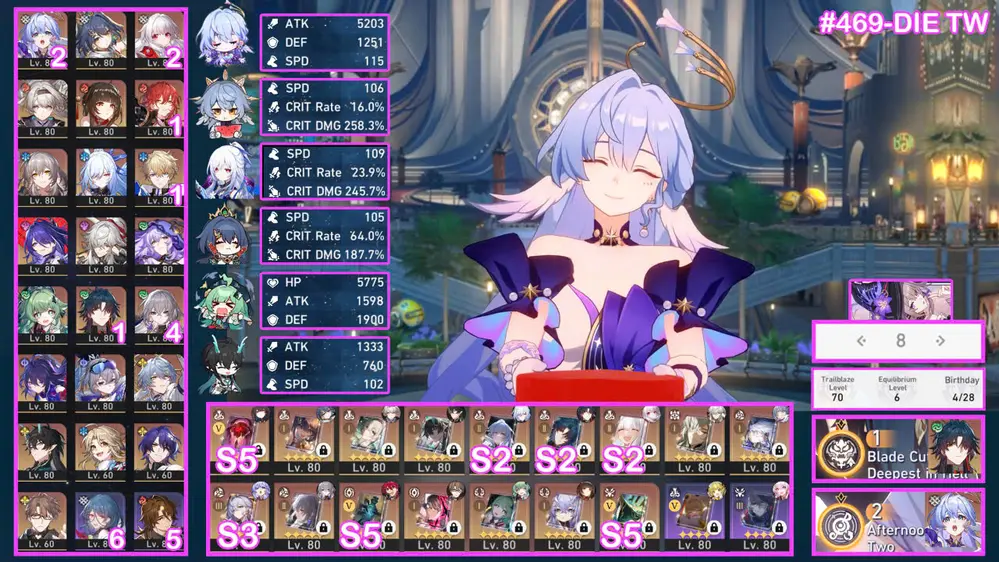The height and width of the screenshot is (562, 999).
Task: Select the light cone card showing a laughing white-haired girl
Action: (628, 439)
